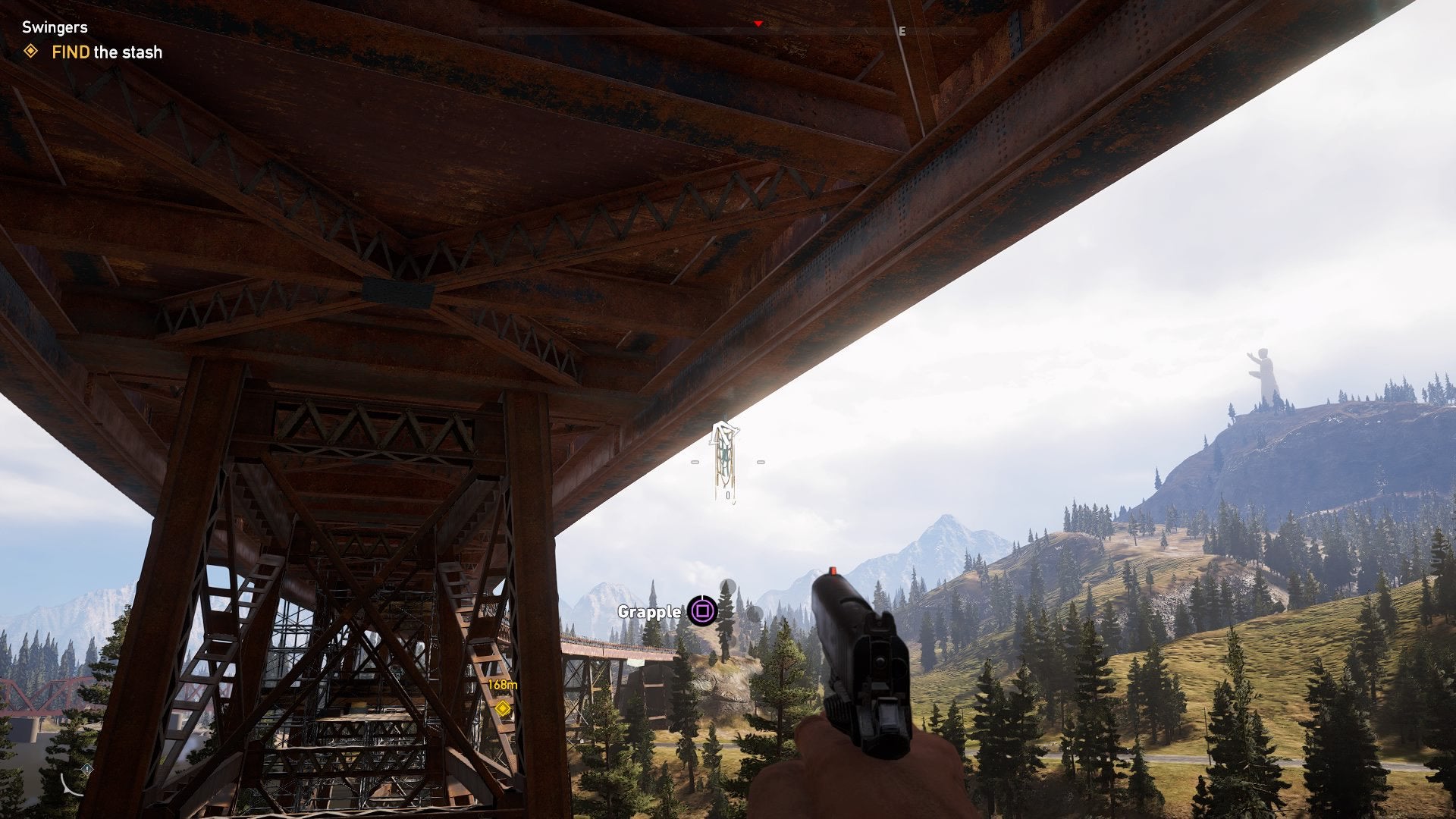The height and width of the screenshot is (819, 1456).
Task: Expand the FIND the stash objective entry
Action: pyautogui.click(x=106, y=52)
